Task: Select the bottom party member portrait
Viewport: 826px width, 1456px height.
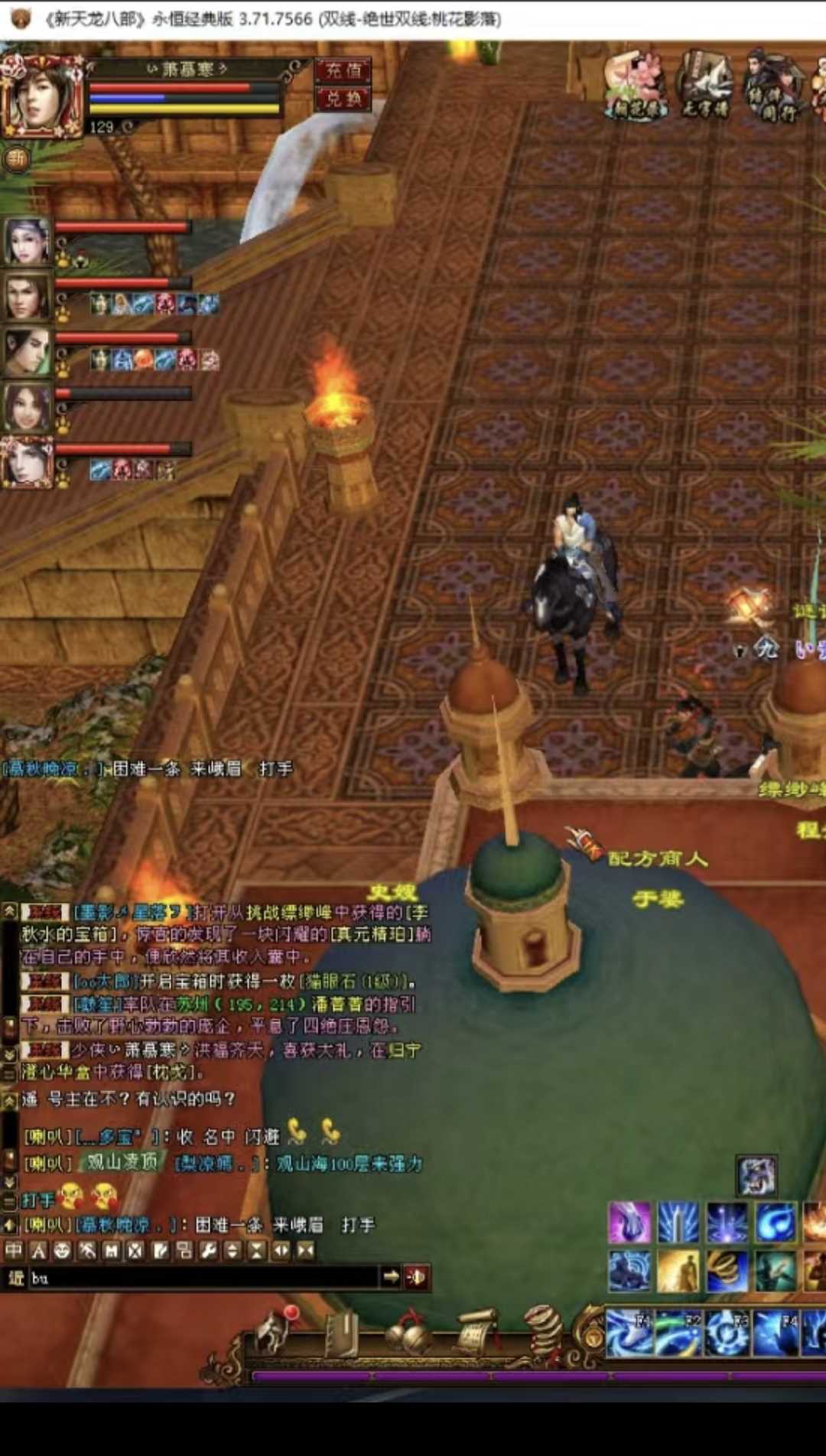Action: (27, 461)
